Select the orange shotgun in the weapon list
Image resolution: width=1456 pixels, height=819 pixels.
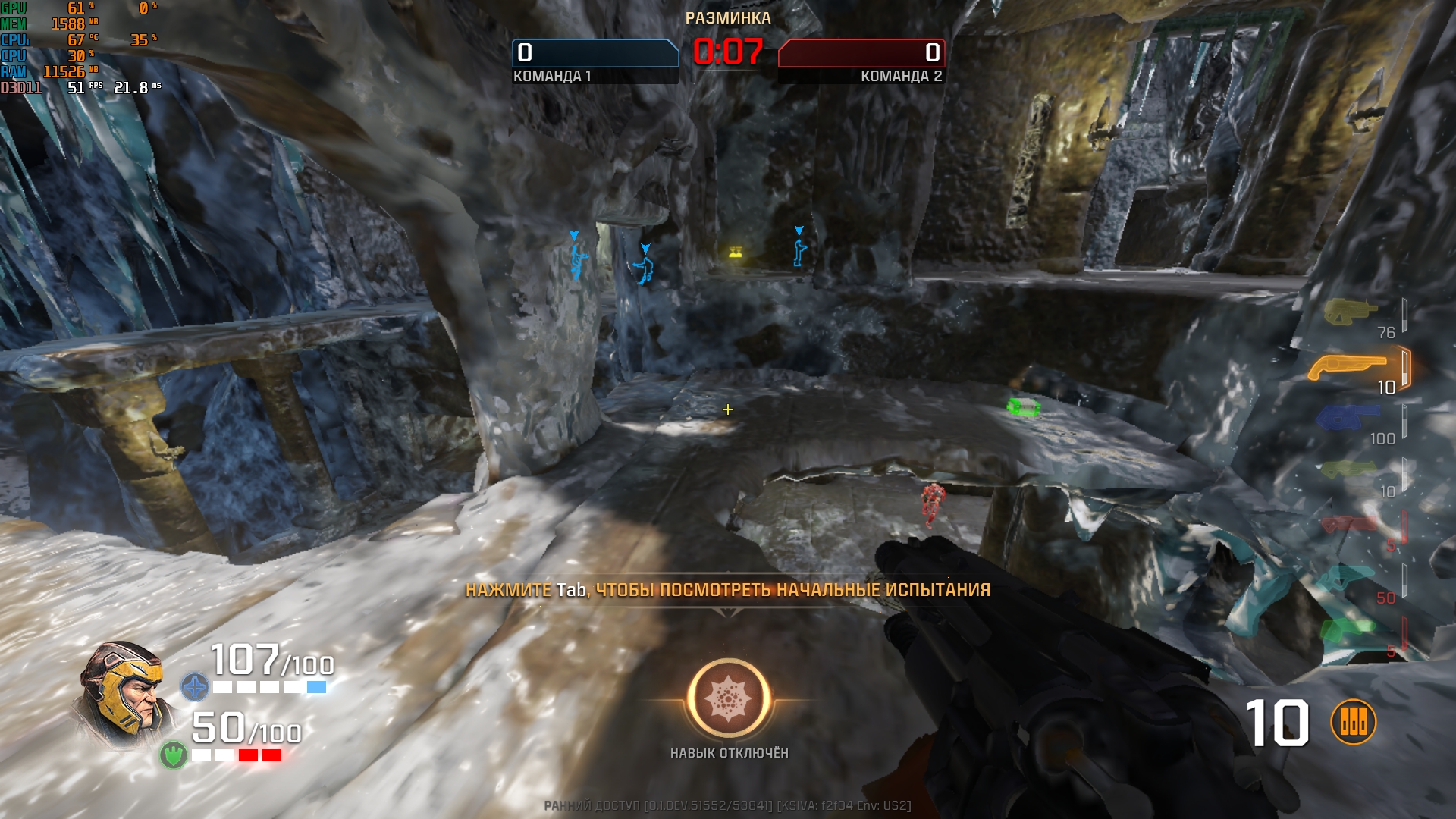click(1347, 367)
